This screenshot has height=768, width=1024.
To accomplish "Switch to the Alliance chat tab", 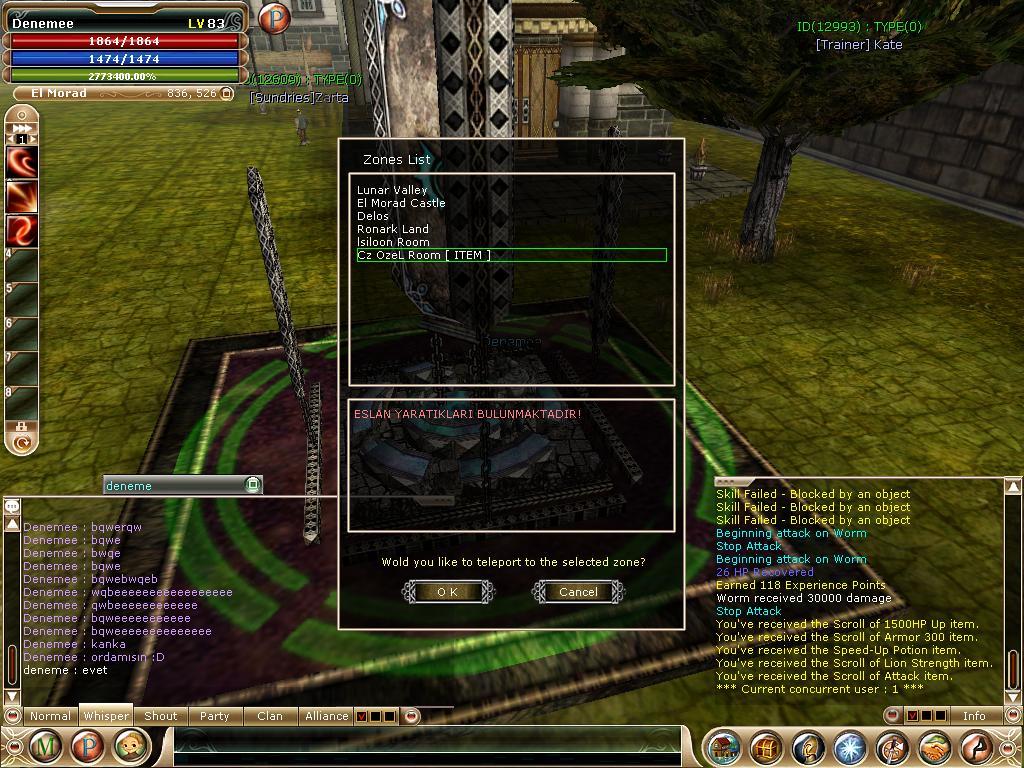I will click(x=326, y=716).
